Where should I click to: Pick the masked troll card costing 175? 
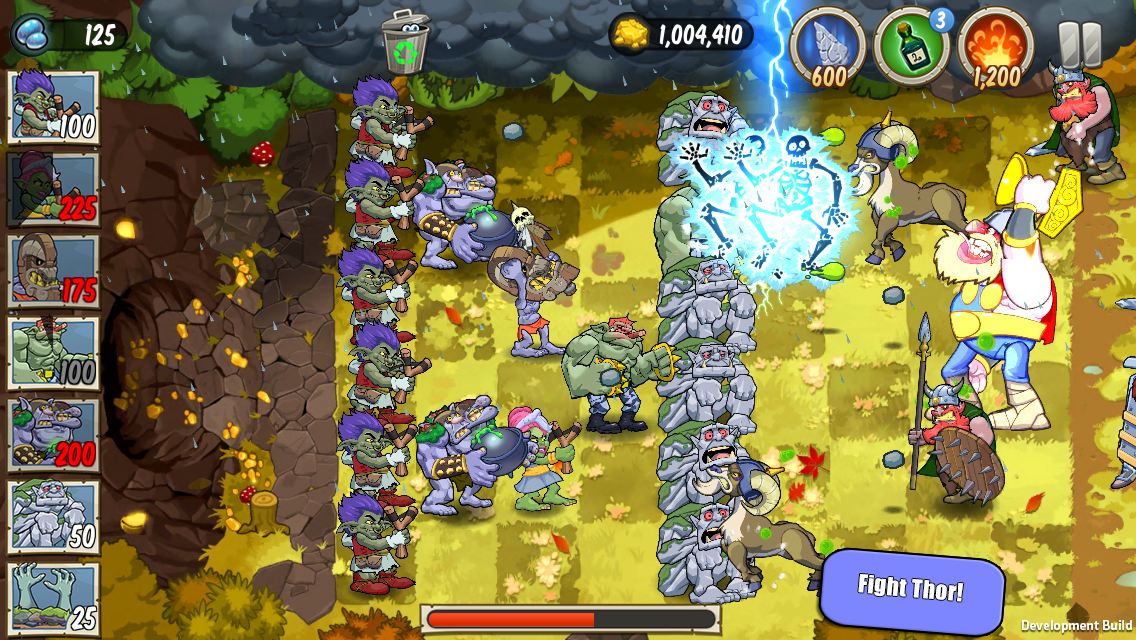[x=54, y=271]
